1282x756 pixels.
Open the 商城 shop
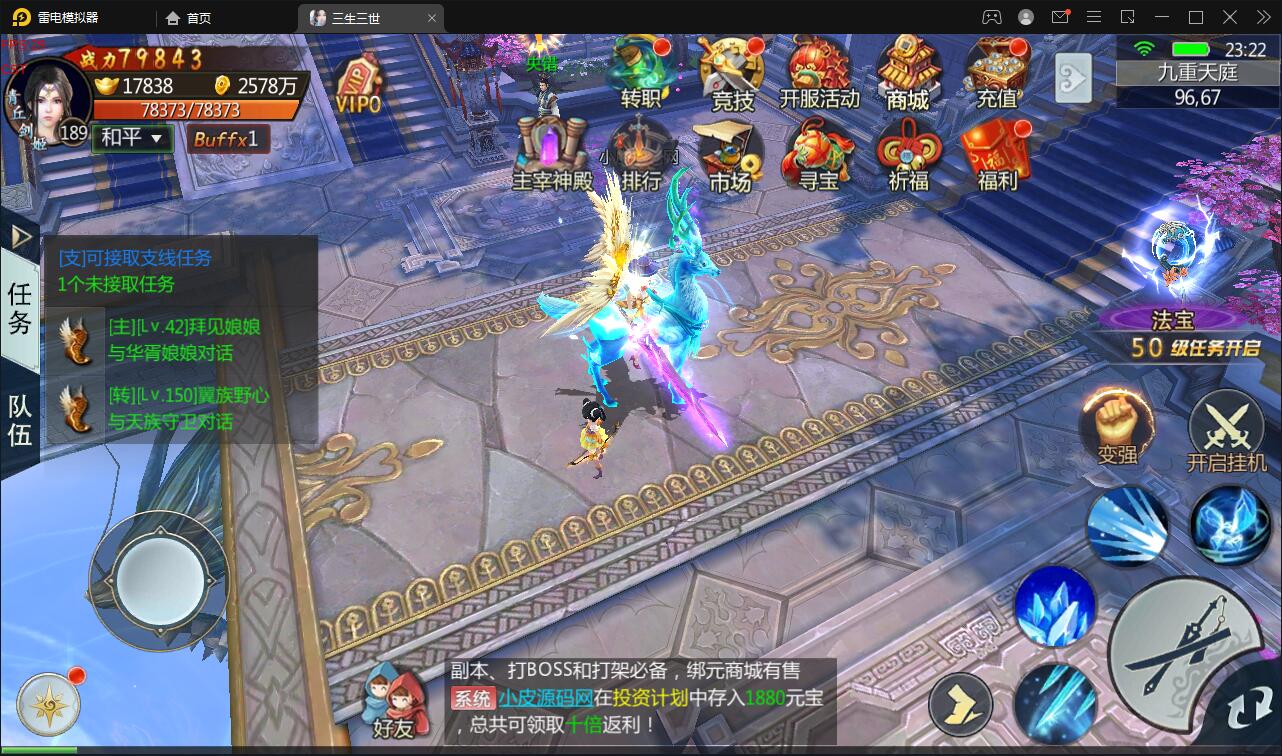907,72
